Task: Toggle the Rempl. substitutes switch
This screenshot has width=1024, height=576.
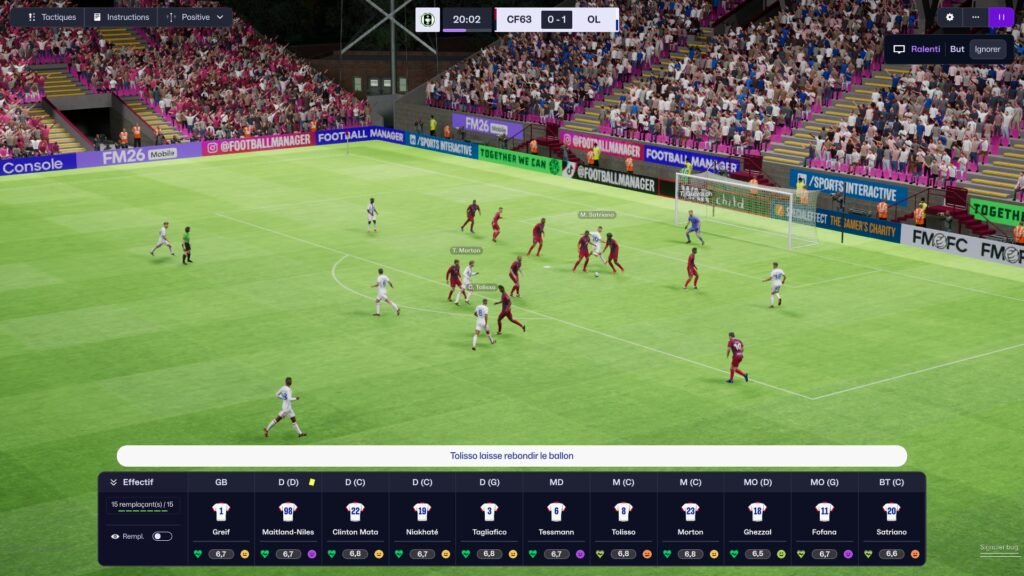Action: tap(161, 536)
